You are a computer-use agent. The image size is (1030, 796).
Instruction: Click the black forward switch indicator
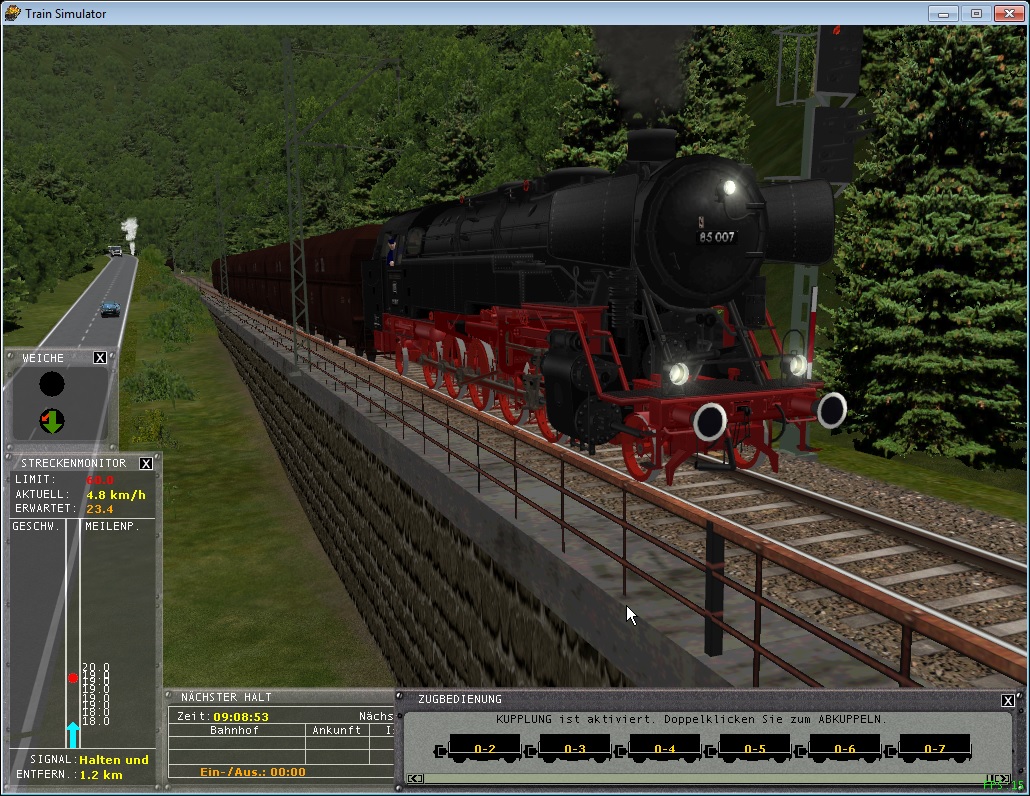(x=52, y=383)
